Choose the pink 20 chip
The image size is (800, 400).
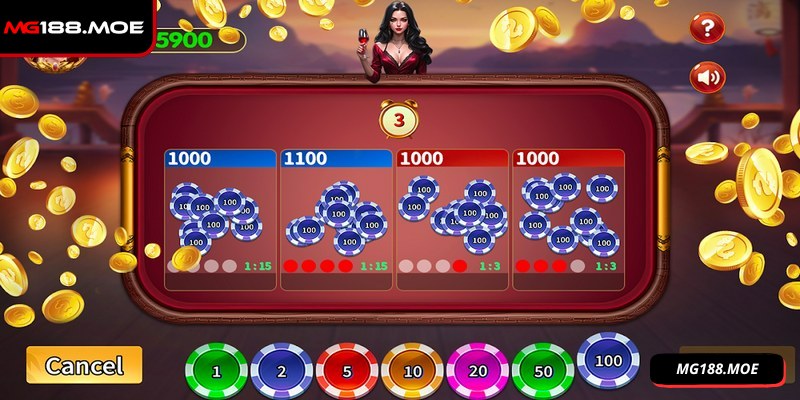point(478,370)
